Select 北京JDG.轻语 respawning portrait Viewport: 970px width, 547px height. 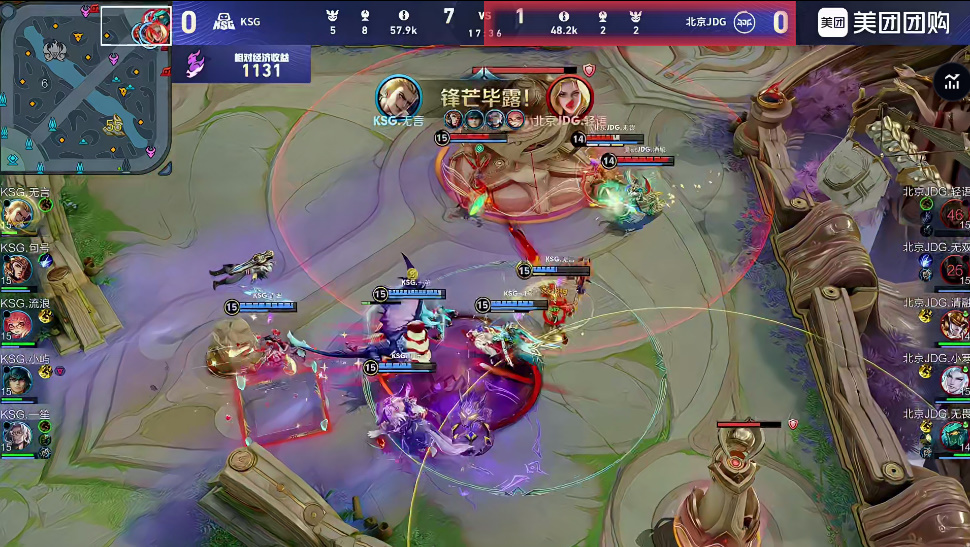coord(954,214)
